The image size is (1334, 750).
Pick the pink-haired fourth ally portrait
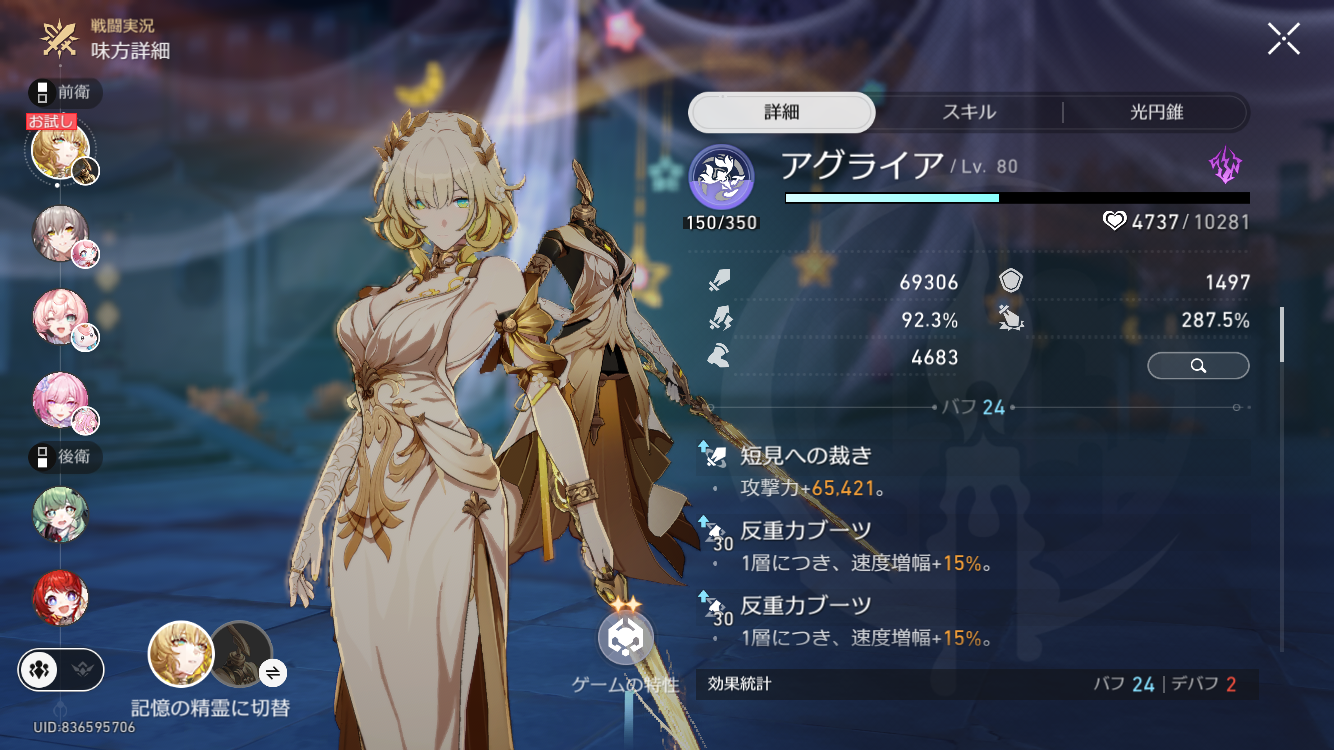[x=60, y=400]
